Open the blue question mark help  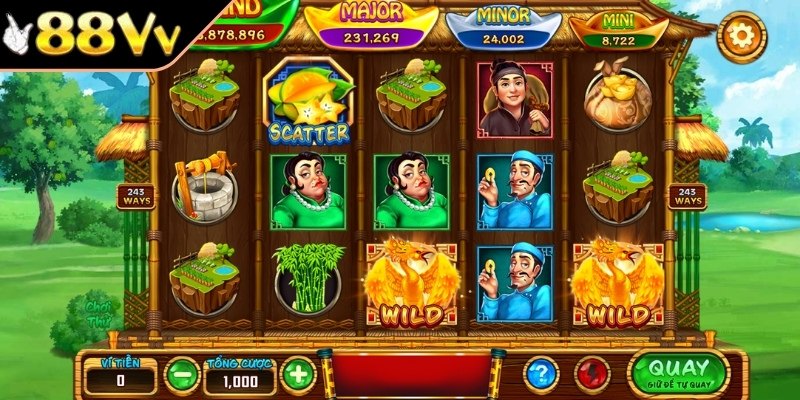541,374
